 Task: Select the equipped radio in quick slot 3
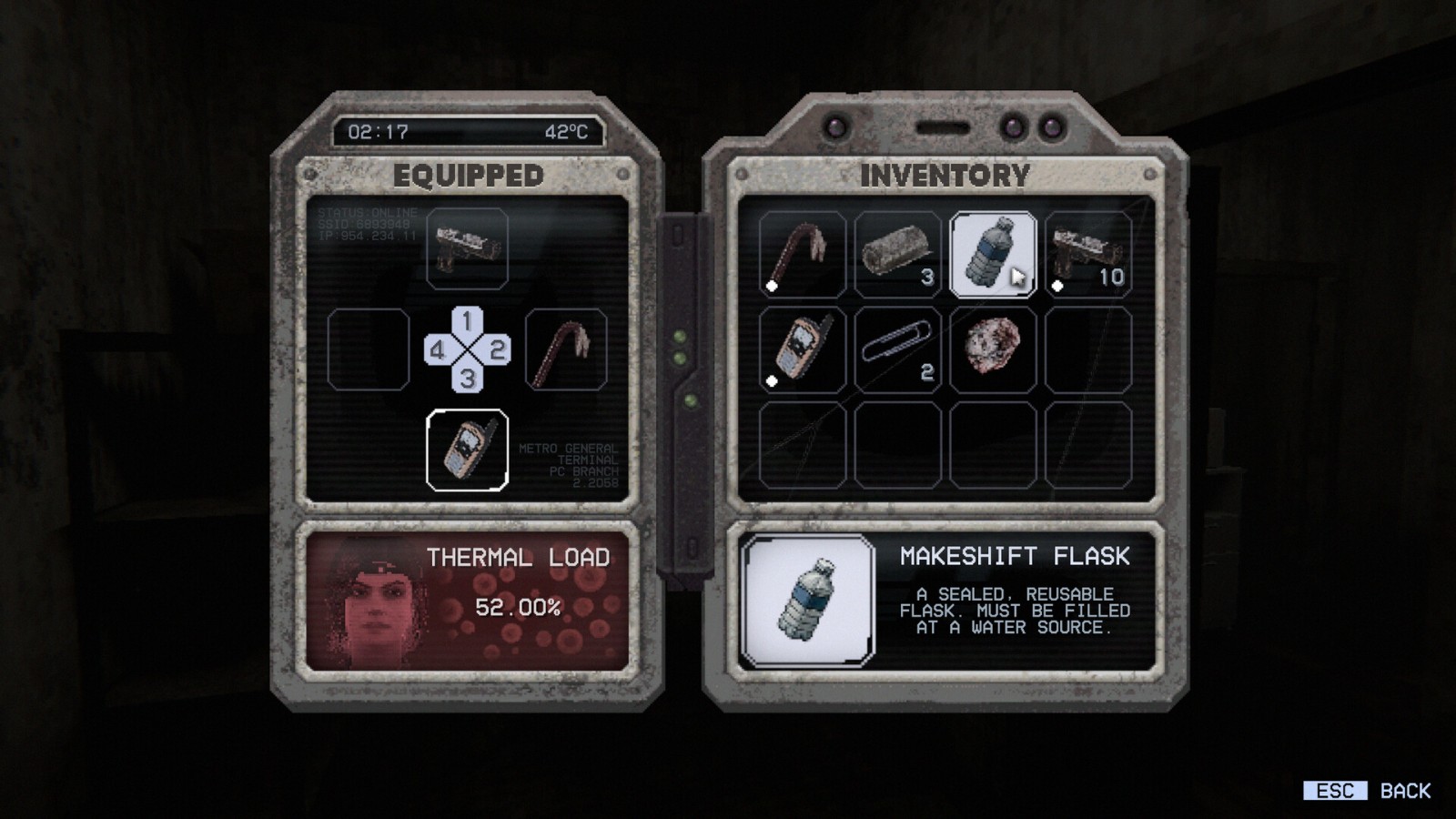pos(467,450)
